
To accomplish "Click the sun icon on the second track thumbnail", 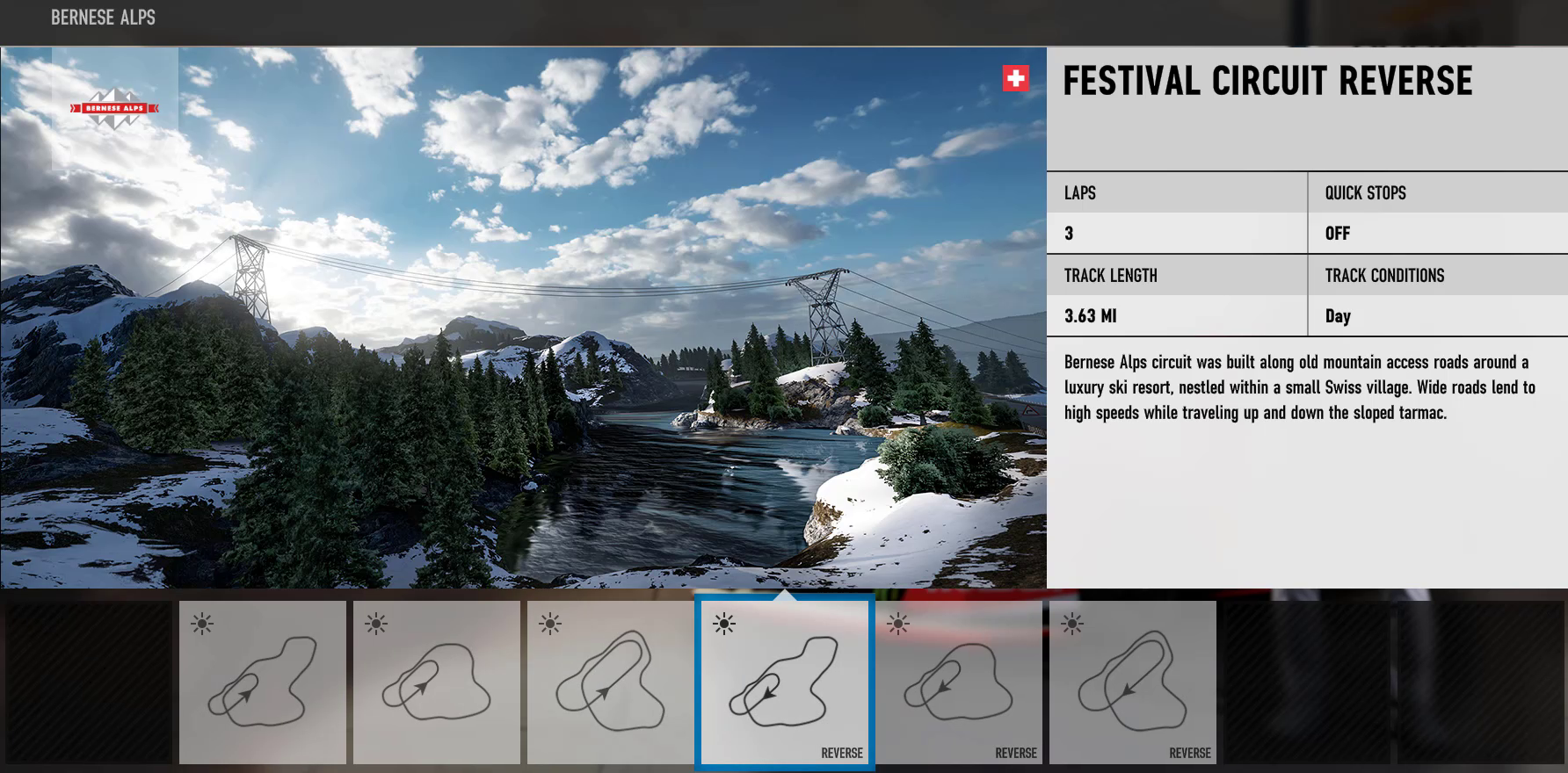I will coord(375,624).
